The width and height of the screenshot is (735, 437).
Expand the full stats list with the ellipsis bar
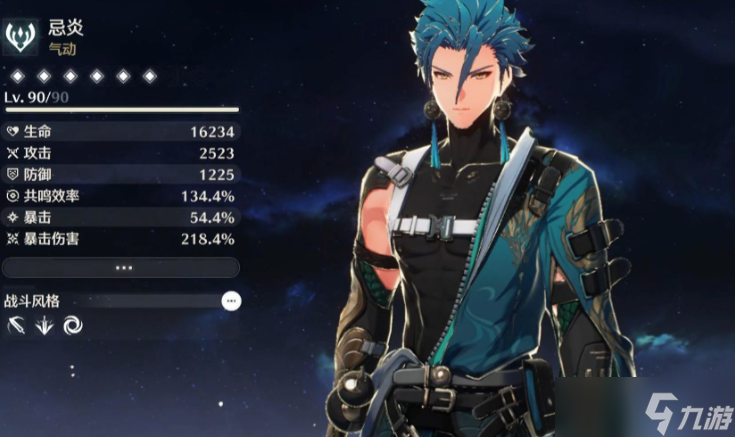click(121, 268)
